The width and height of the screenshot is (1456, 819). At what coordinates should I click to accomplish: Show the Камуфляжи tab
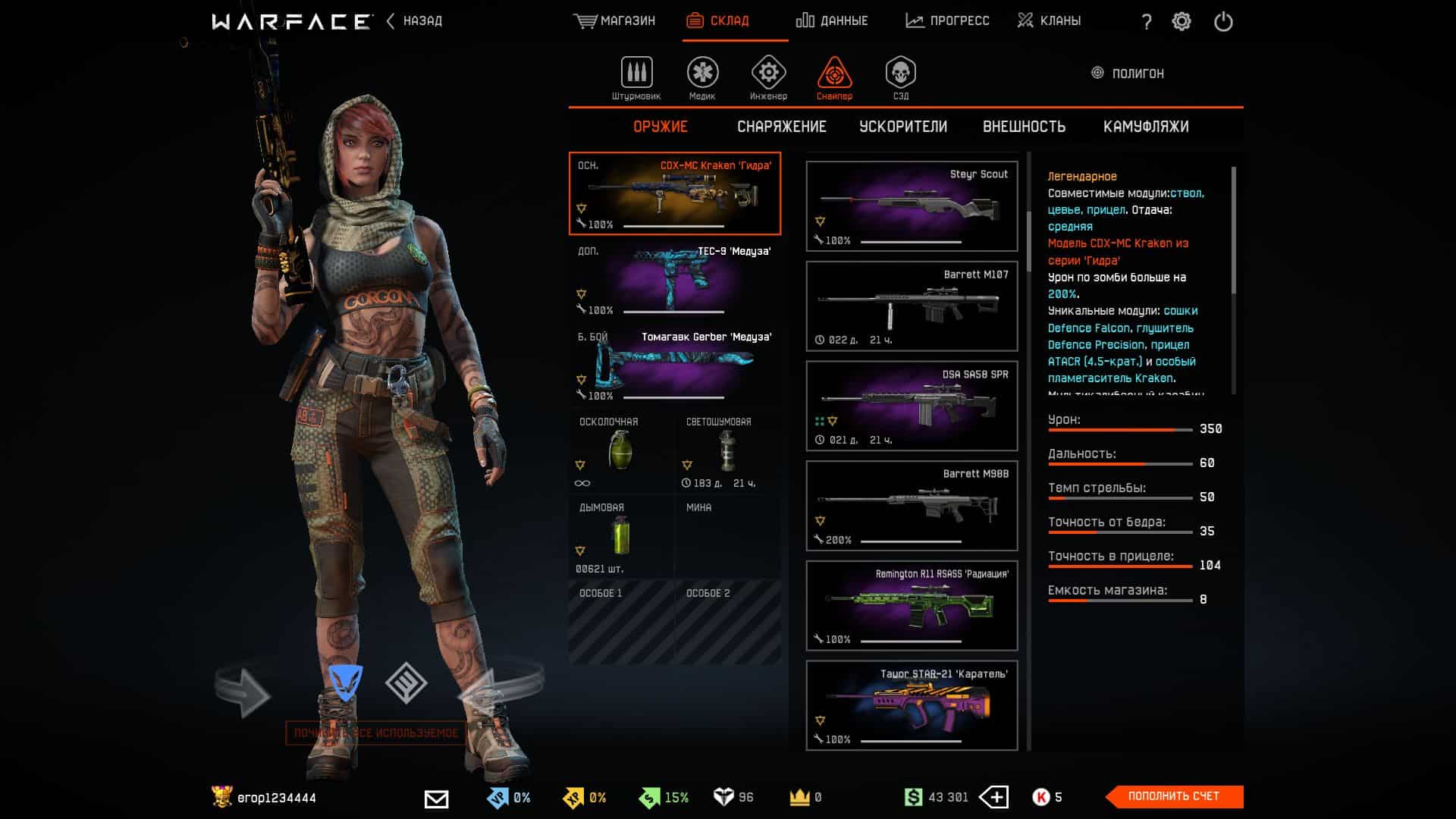pos(1145,127)
